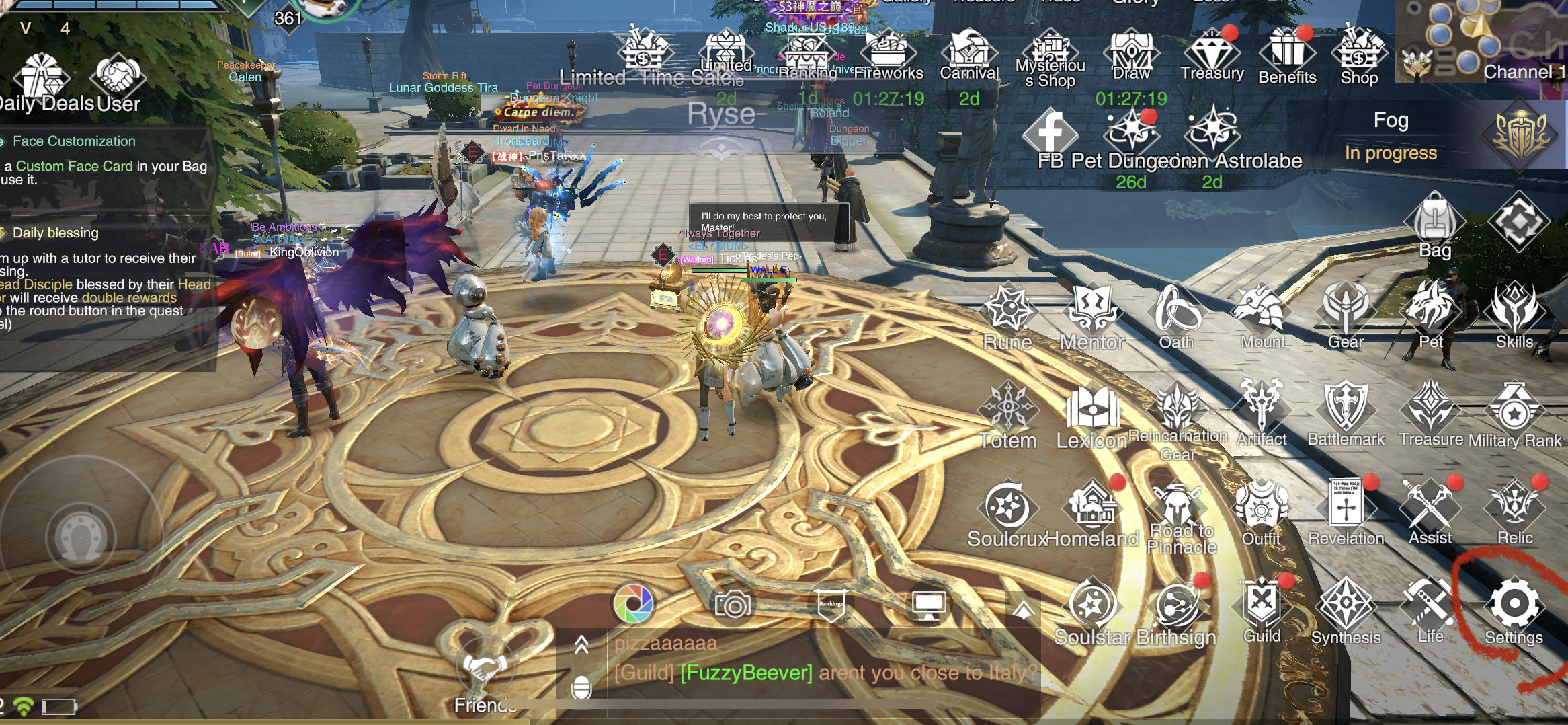Open the Skills menu
Viewport: 1568px width, 725px height.
tap(1514, 310)
